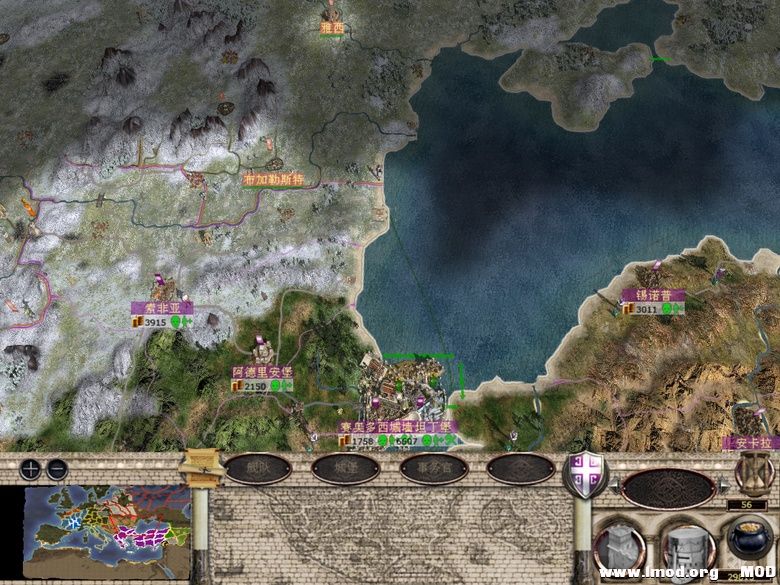Click the 雅西 settlement name banner
The width and height of the screenshot is (780, 585).
(331, 29)
